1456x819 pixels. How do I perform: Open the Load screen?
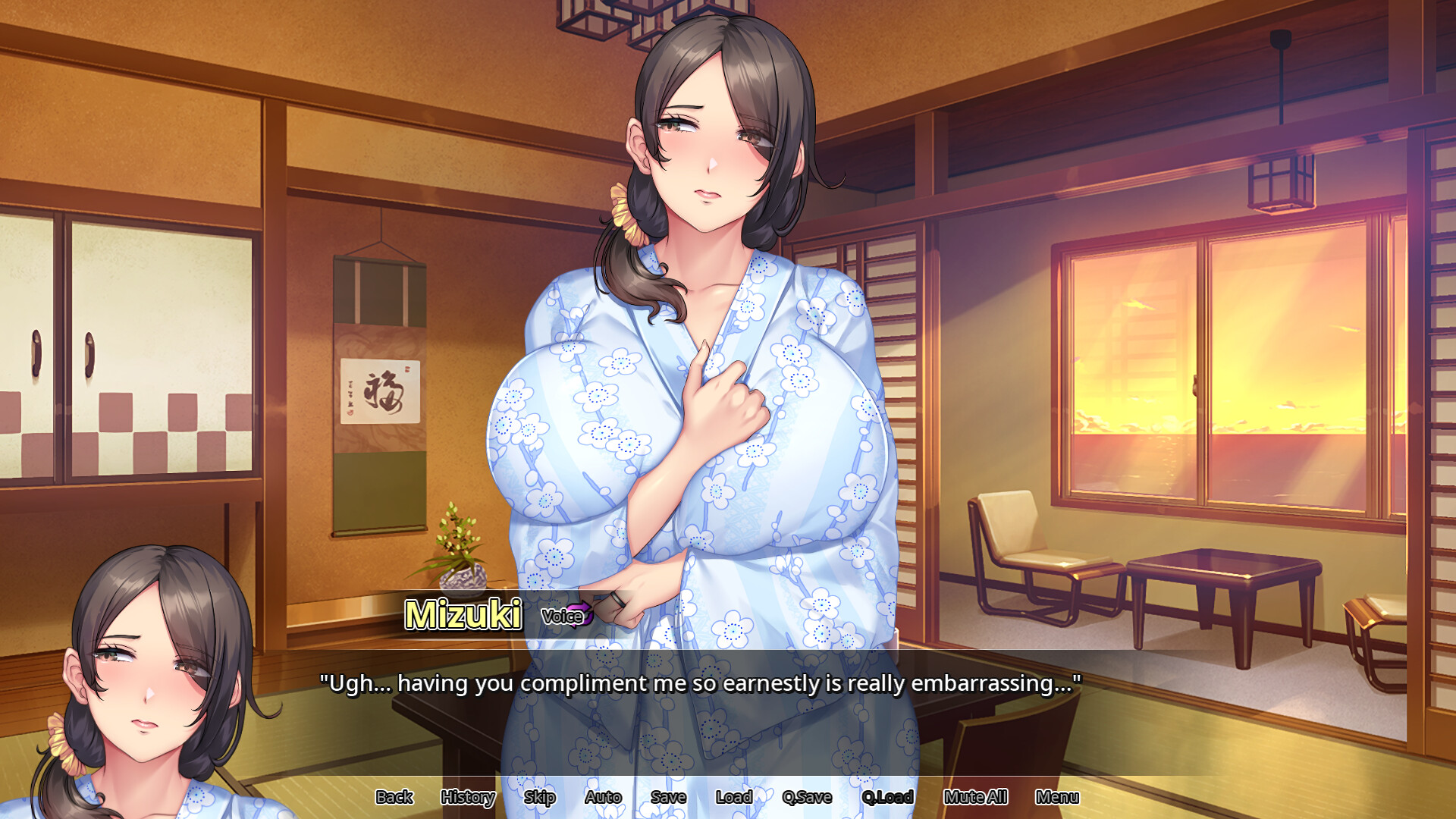pyautogui.click(x=733, y=797)
